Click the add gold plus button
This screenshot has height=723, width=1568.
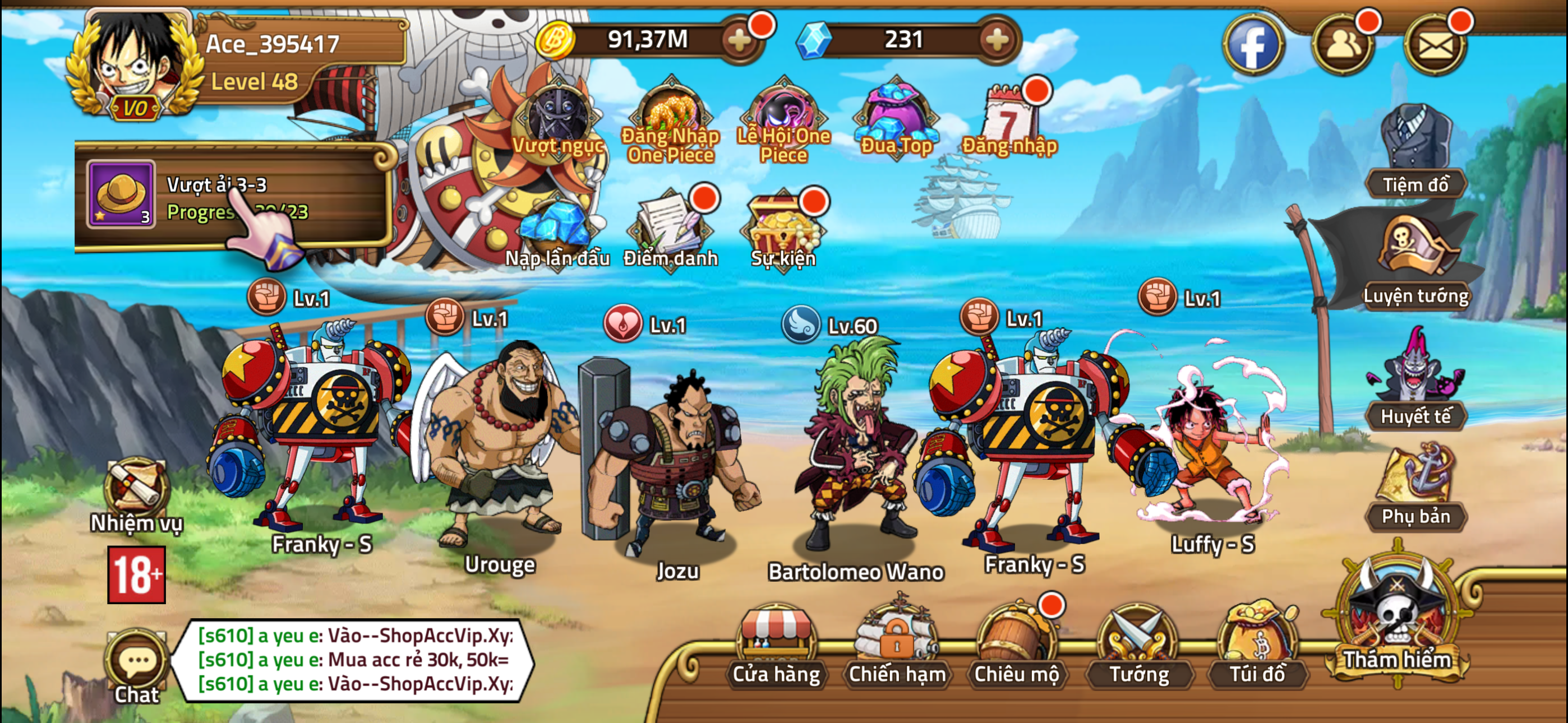740,41
